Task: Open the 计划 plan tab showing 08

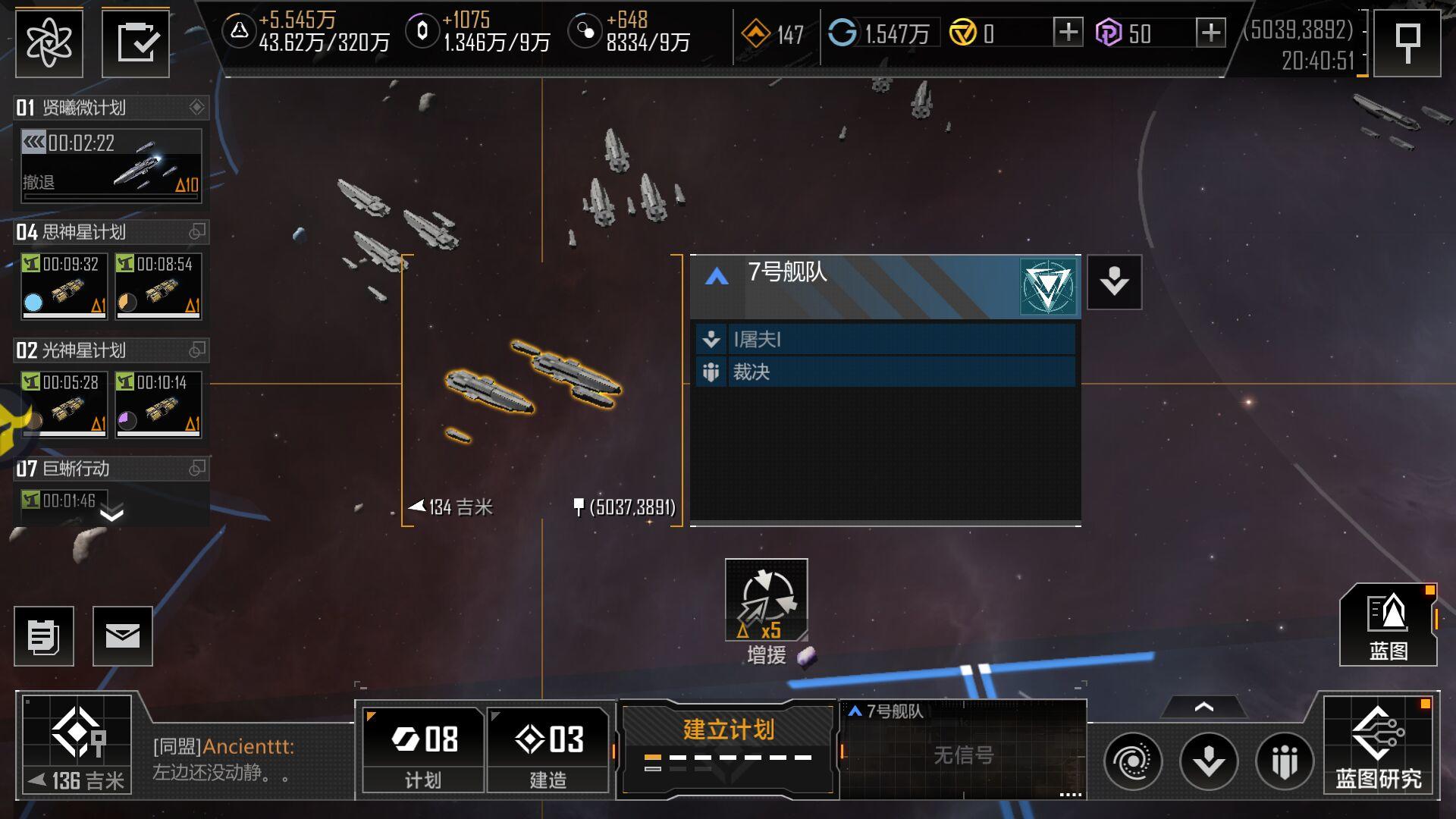Action: point(423,749)
